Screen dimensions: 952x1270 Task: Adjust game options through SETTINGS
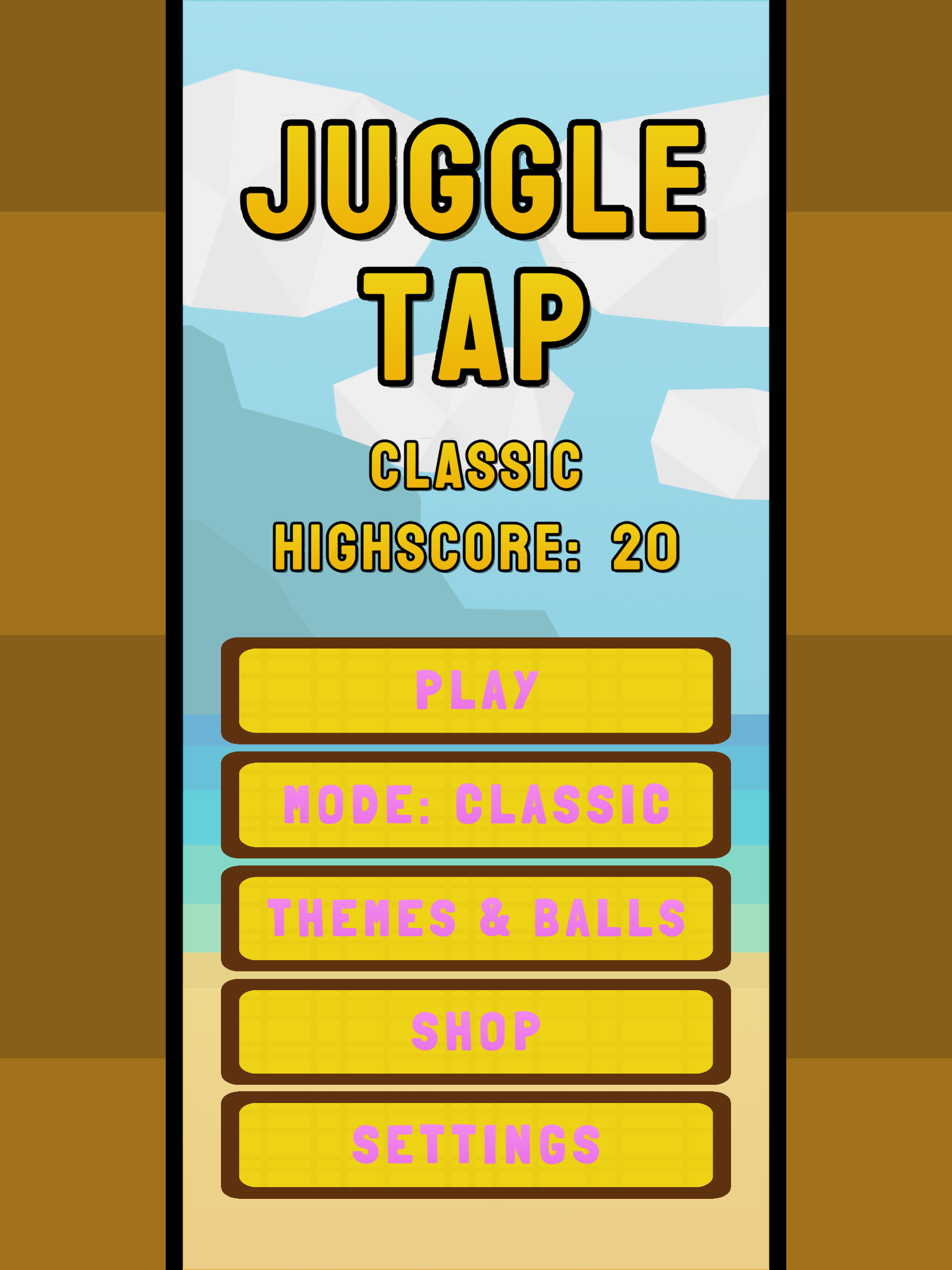476,1144
